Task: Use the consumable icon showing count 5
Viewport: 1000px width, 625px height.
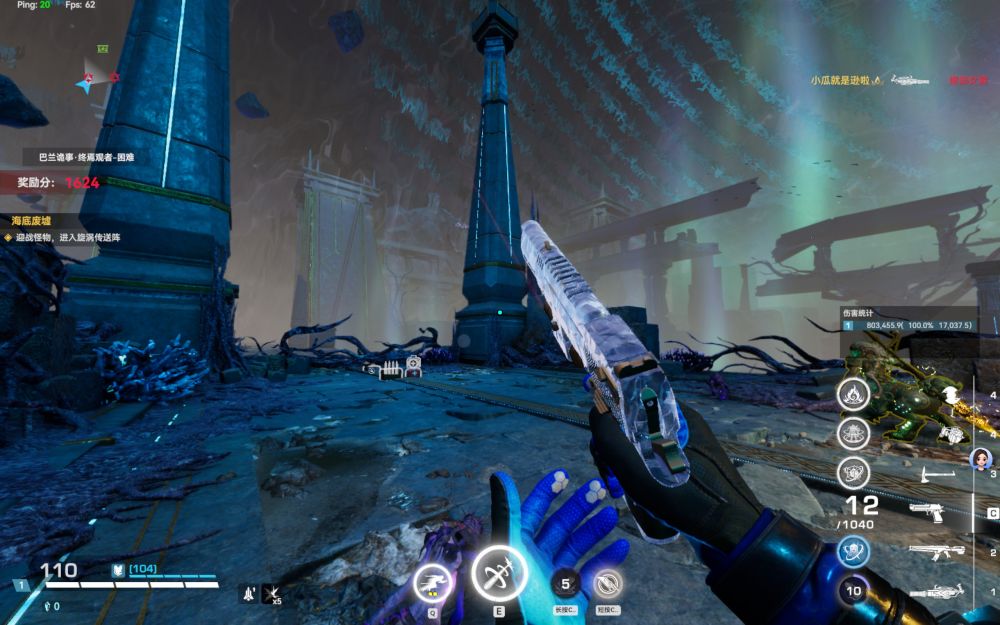Action: [x=566, y=584]
